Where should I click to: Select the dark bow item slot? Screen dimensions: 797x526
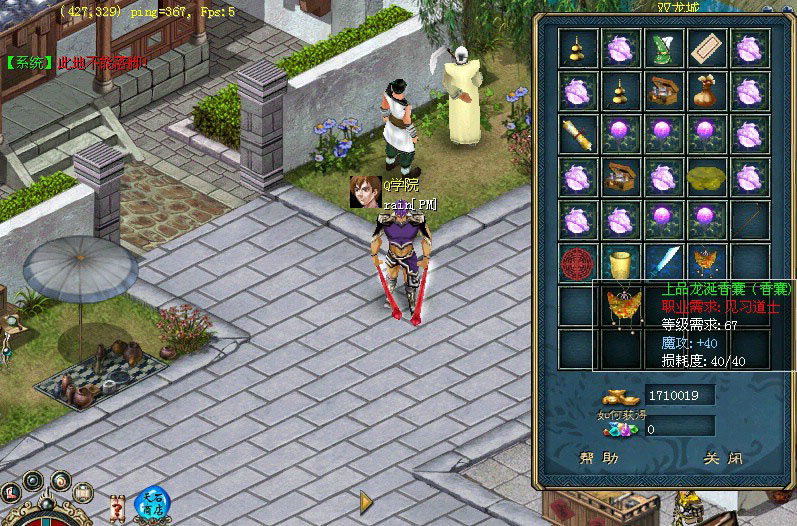[750, 219]
